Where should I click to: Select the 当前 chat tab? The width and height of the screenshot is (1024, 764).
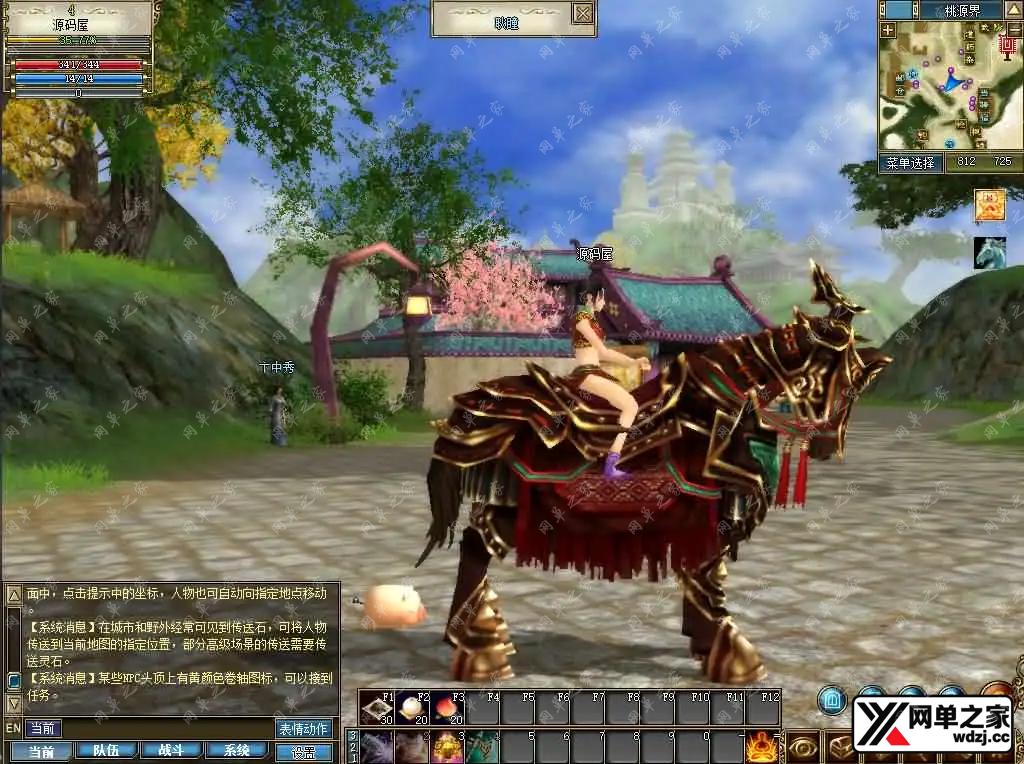point(41,751)
